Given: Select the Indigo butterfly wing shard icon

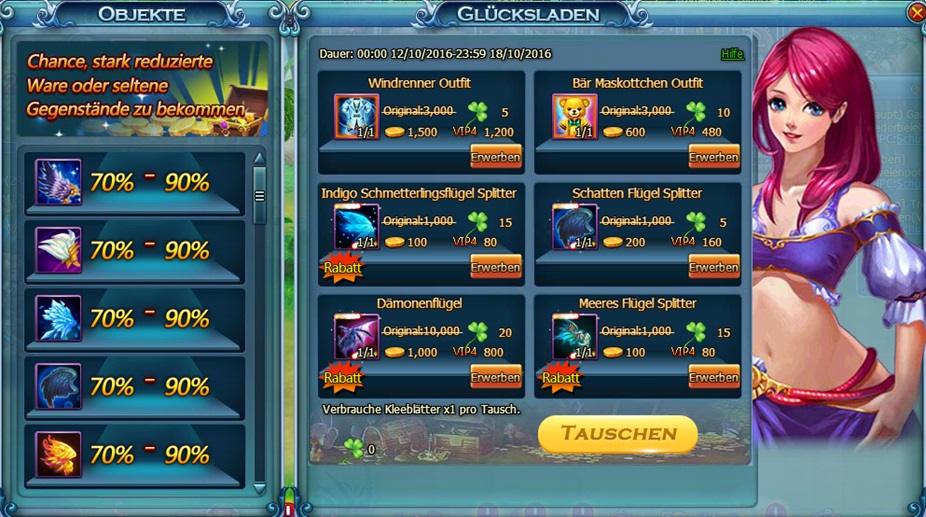Looking at the screenshot, I should (356, 227).
